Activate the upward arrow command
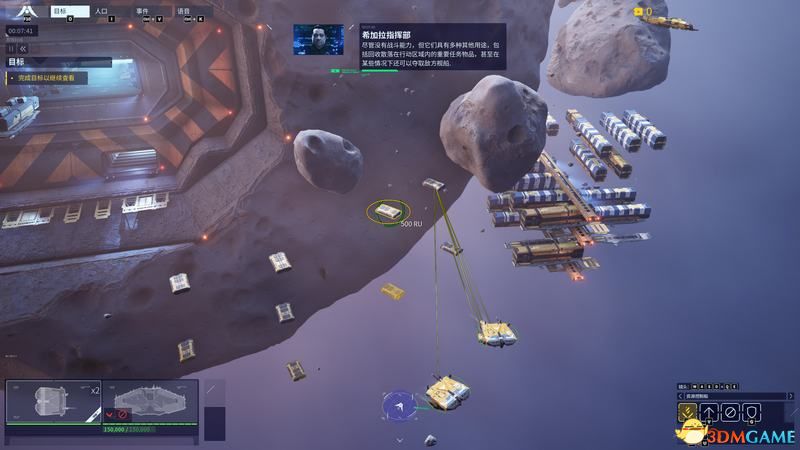The width and height of the screenshot is (800, 450). click(709, 411)
